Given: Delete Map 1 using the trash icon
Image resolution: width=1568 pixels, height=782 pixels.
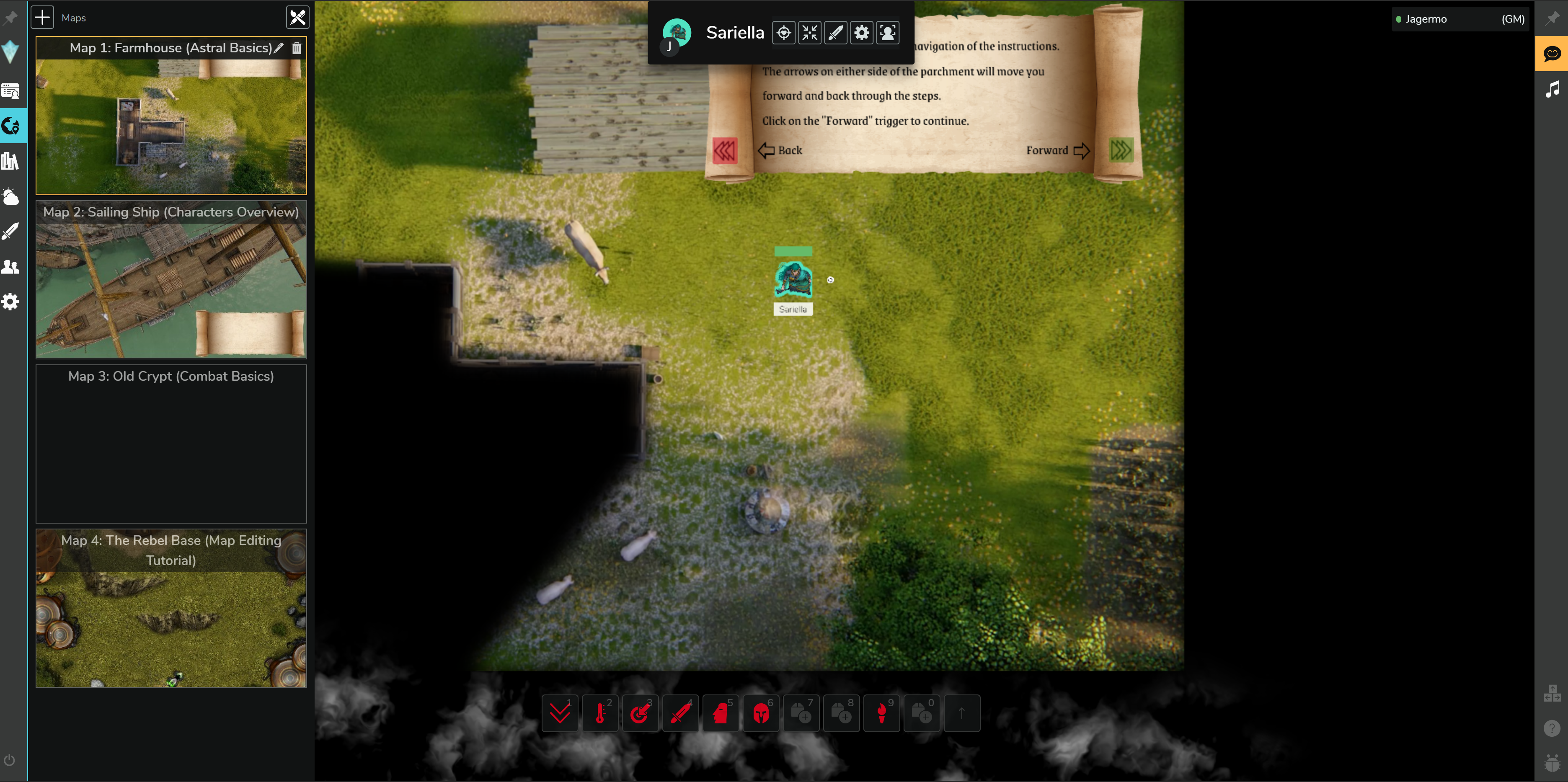Looking at the screenshot, I should 297,48.
